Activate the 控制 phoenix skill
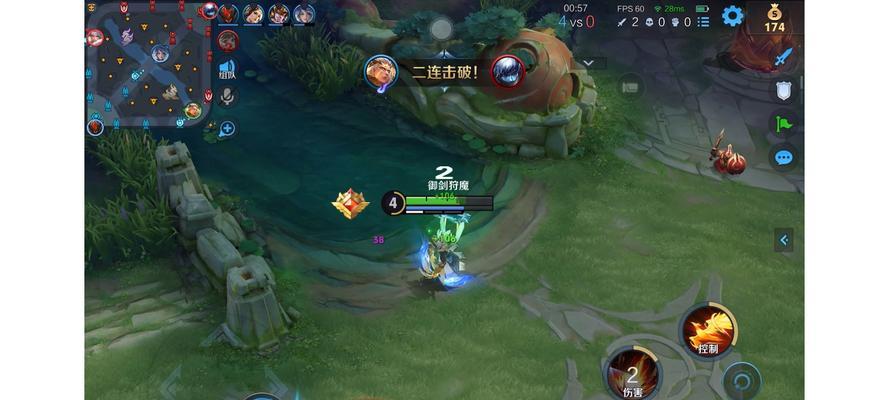 pyautogui.click(x=708, y=330)
